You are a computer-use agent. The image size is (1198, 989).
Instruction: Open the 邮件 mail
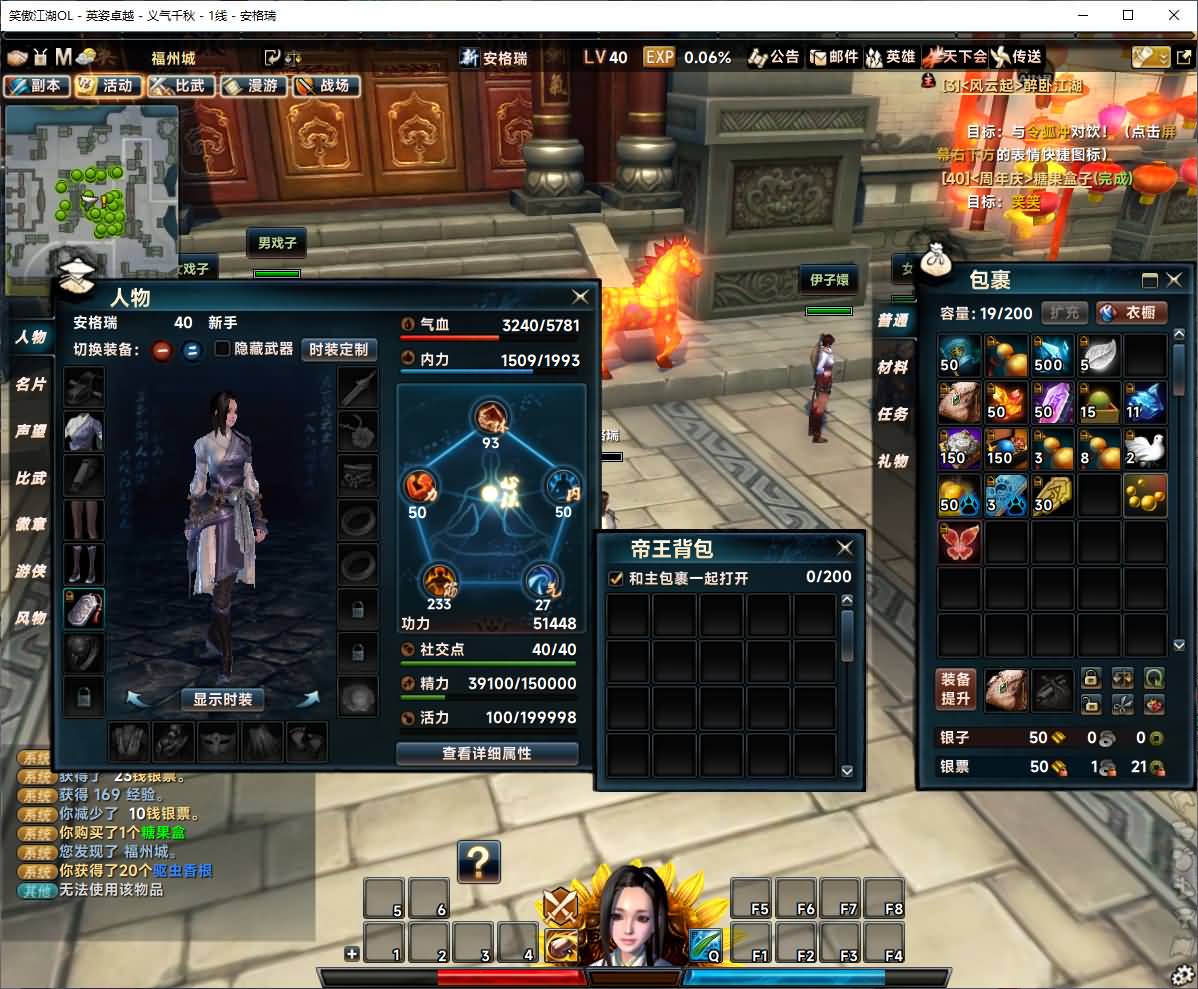pos(834,57)
